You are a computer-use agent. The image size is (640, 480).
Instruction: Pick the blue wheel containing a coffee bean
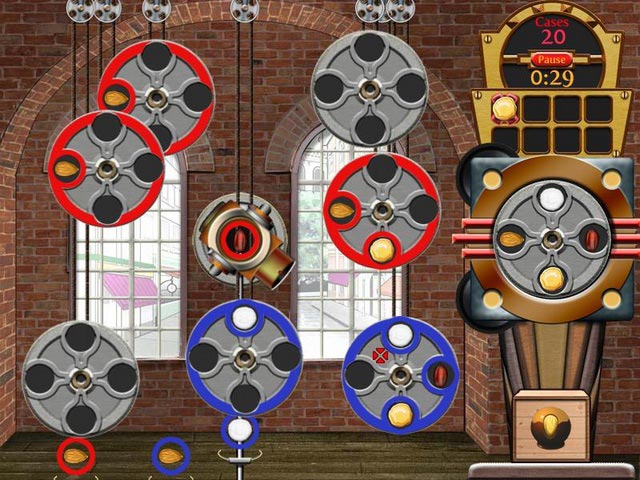(400, 374)
